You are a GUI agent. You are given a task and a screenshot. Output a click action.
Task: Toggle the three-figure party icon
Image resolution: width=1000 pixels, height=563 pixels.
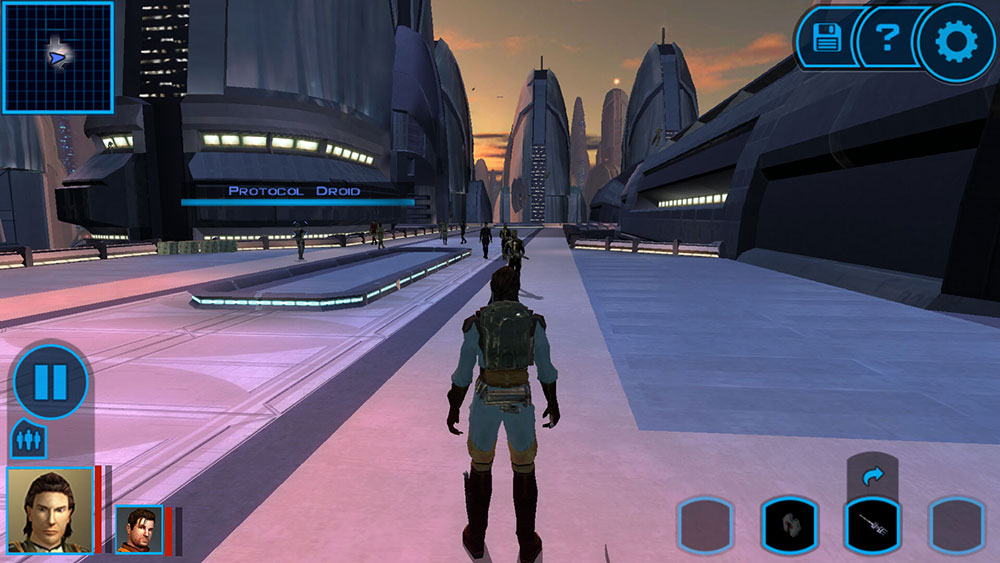click(x=28, y=440)
